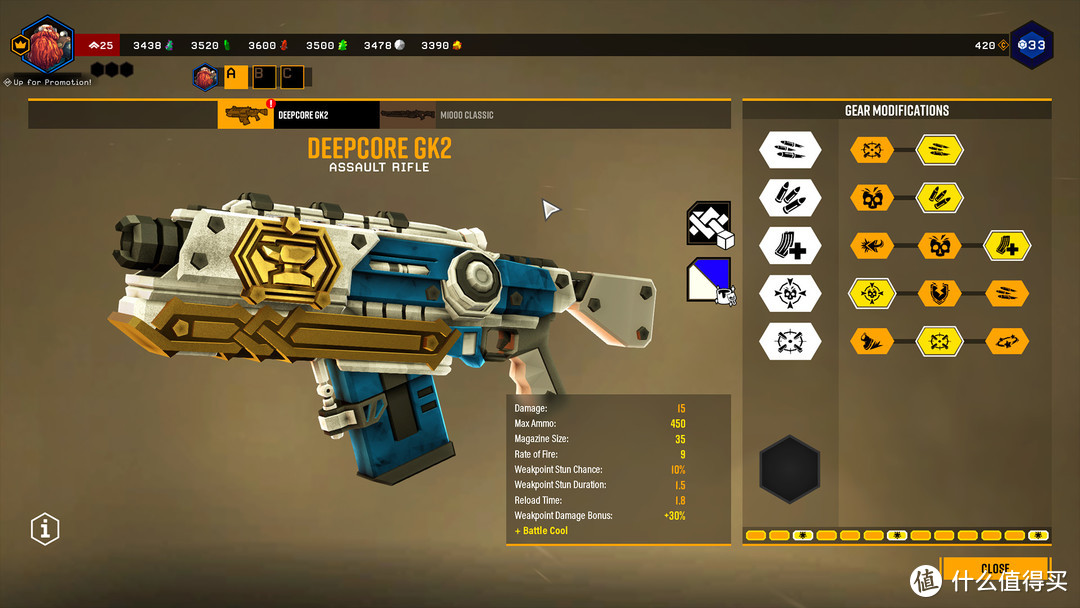1080x608 pixels.
Task: Choose the yellow magazine-plus mod in tier three
Action: 1008,246
